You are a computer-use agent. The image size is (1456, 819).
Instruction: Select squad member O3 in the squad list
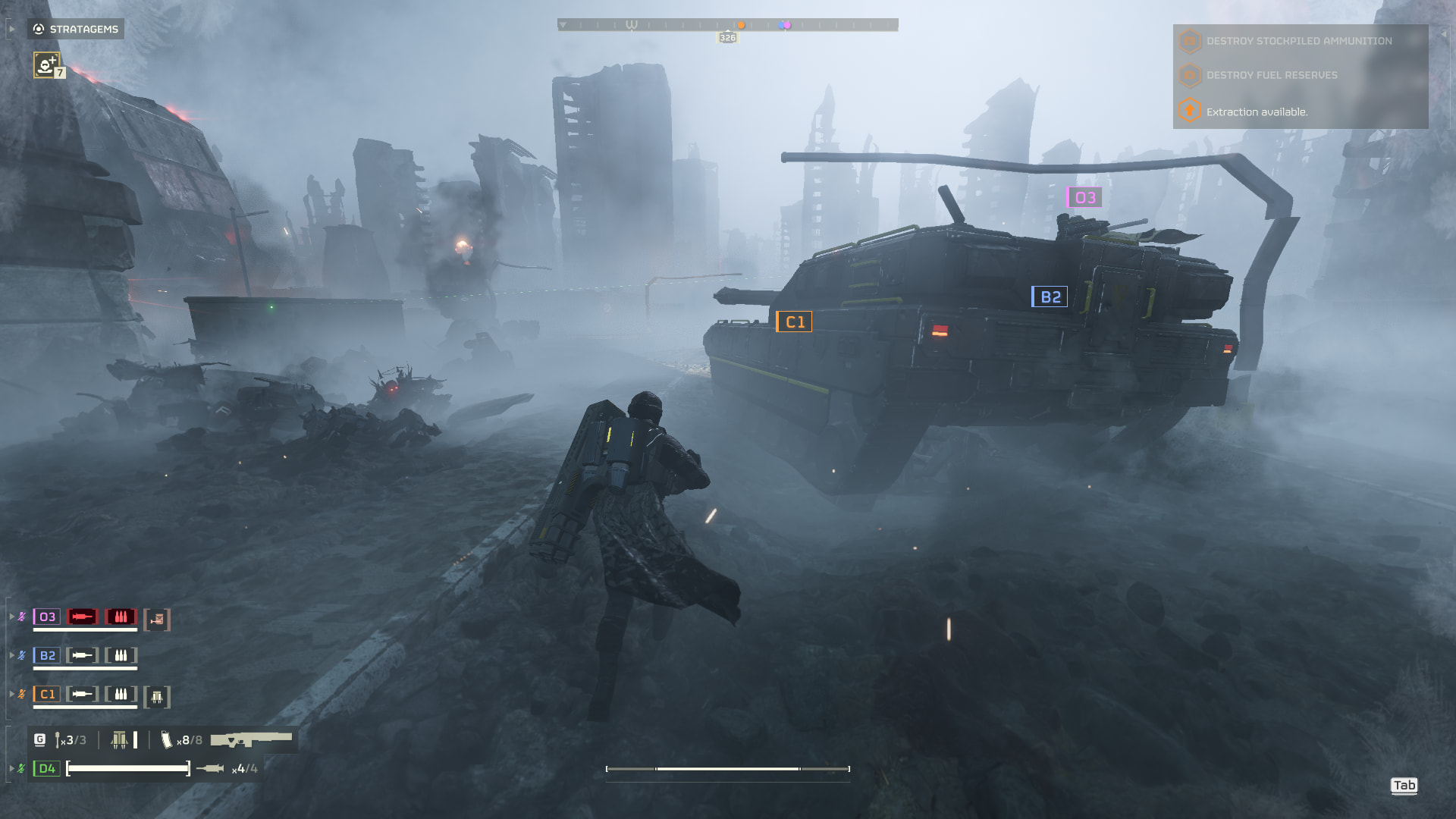pyautogui.click(x=47, y=617)
